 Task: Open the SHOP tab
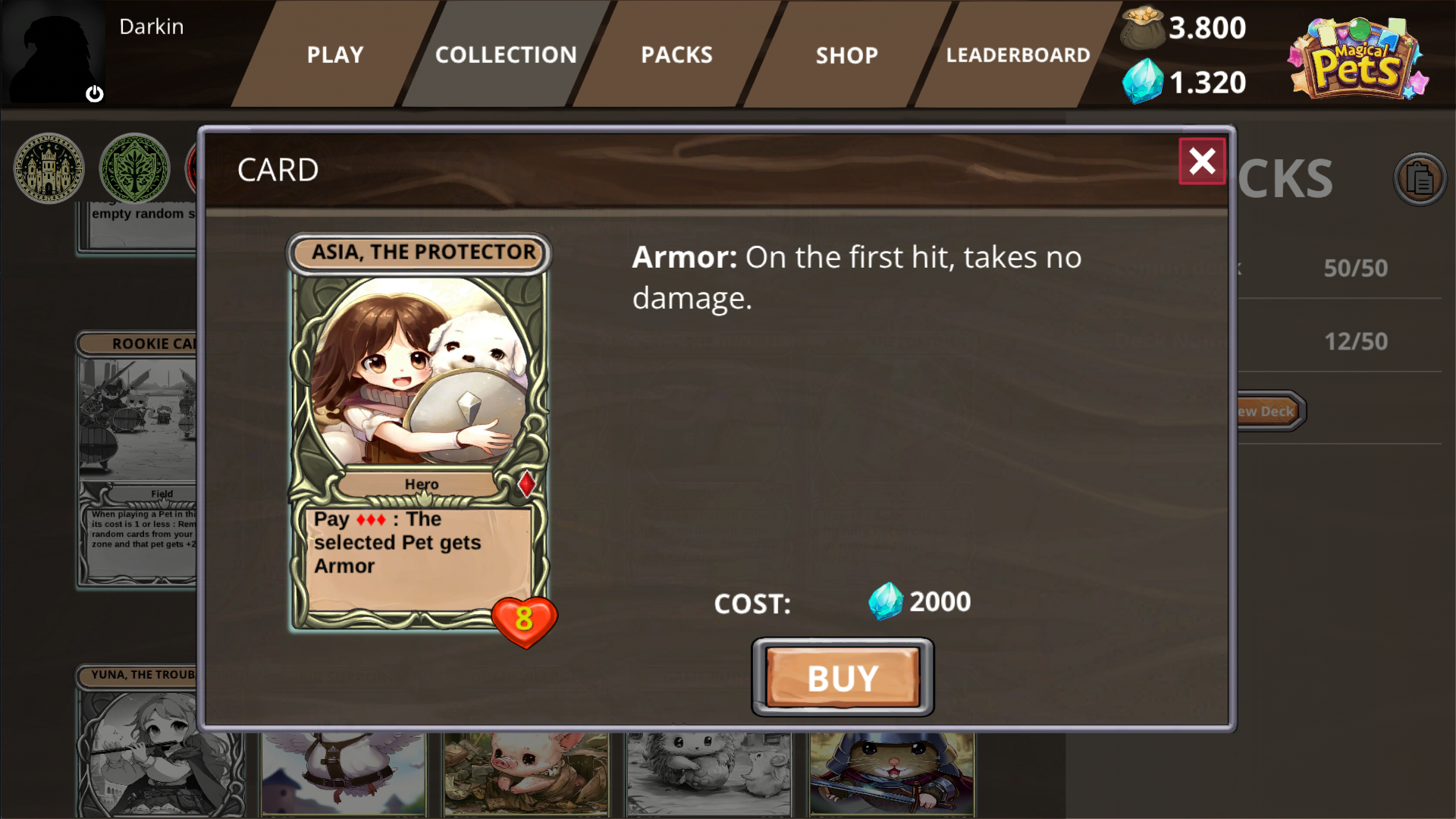coord(847,55)
